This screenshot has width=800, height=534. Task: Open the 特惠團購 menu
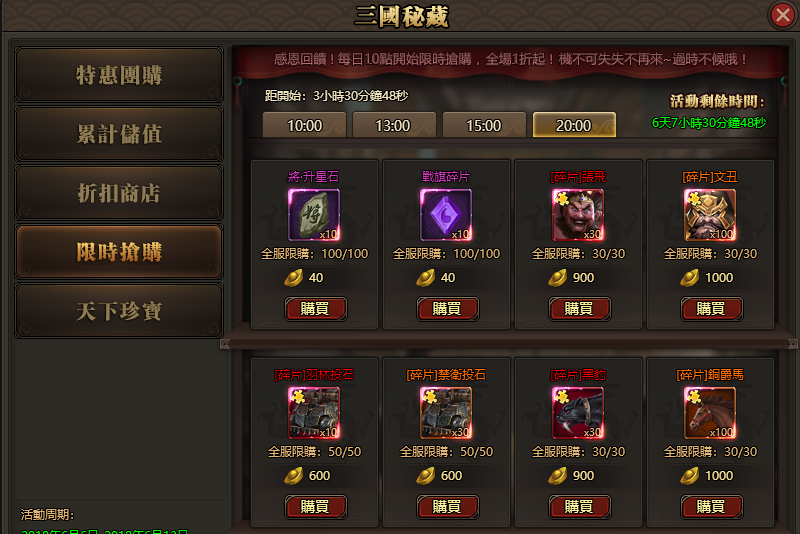tap(119, 75)
